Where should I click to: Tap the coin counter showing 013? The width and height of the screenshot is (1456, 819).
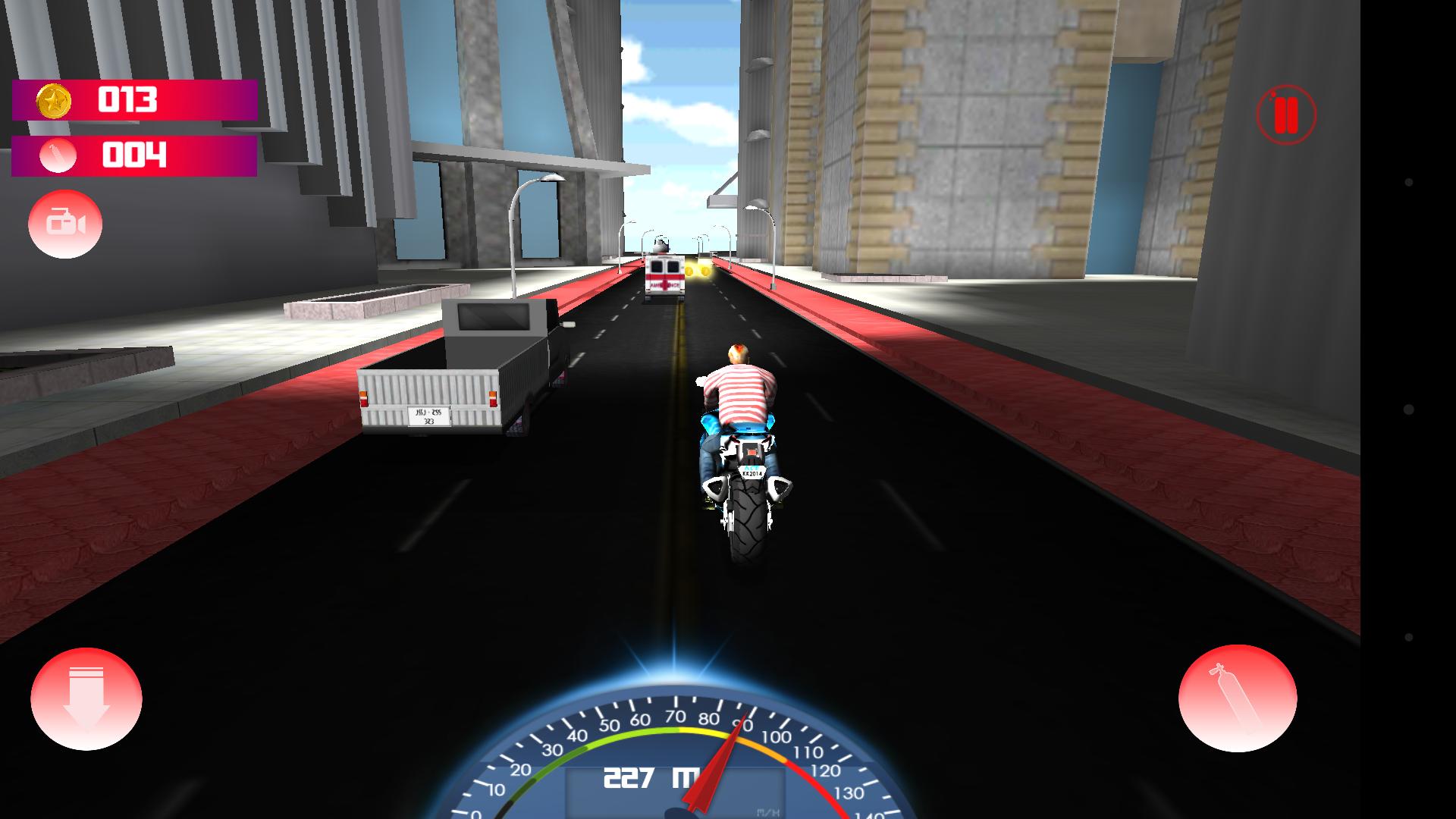[129, 99]
